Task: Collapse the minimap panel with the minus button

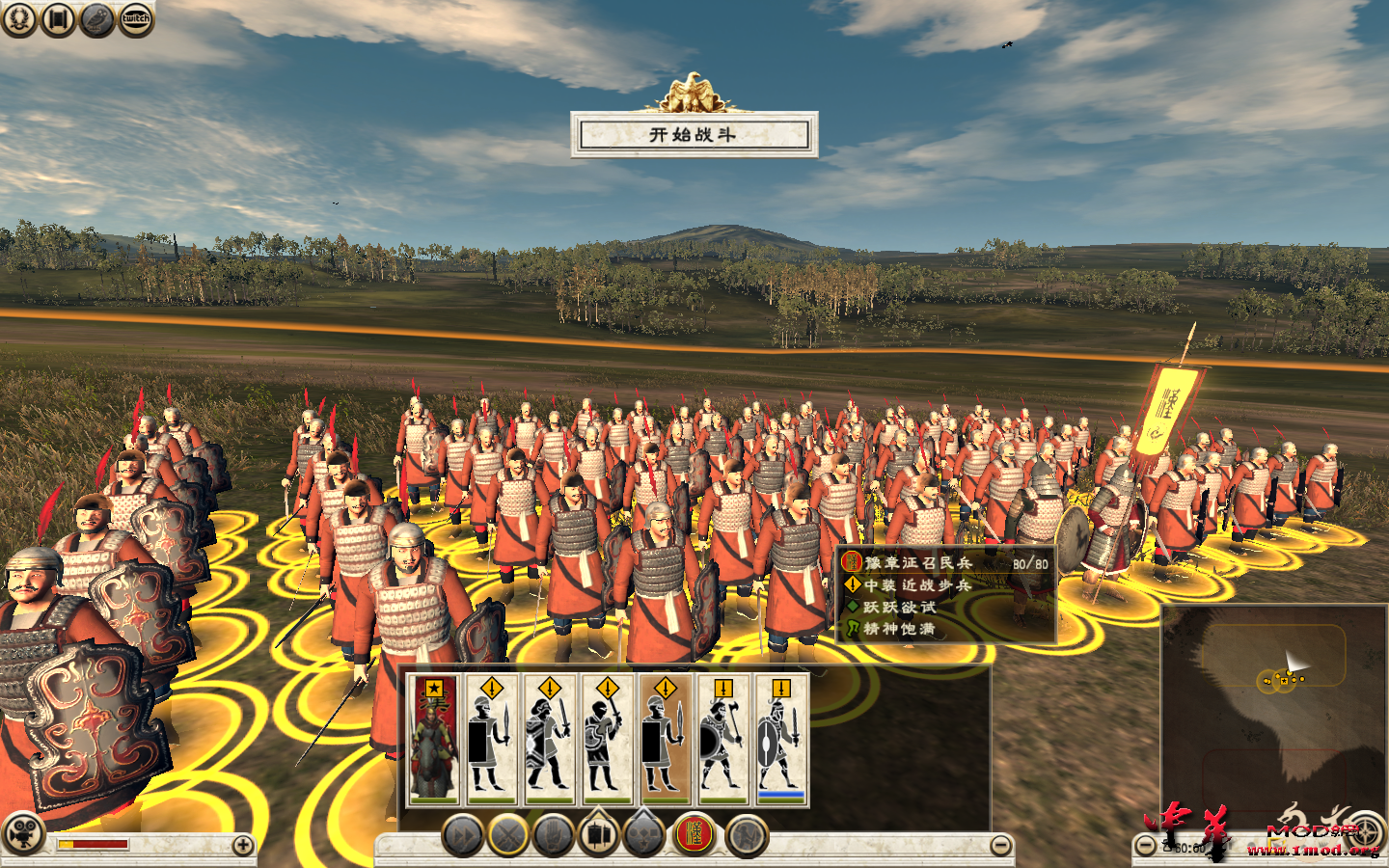Action: coord(1001,846)
